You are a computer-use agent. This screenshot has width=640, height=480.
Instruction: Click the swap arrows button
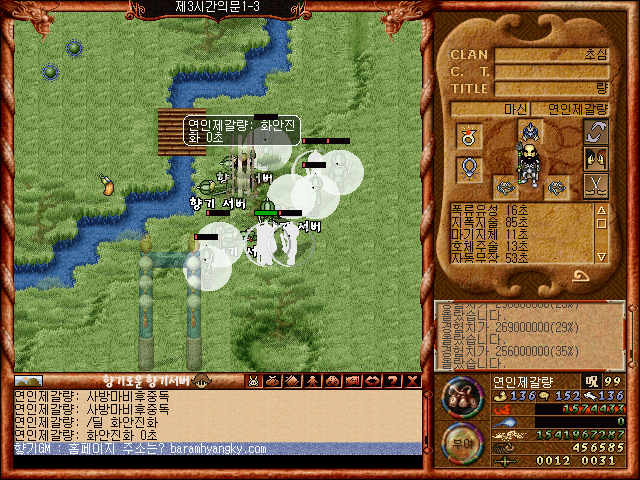click(x=596, y=131)
